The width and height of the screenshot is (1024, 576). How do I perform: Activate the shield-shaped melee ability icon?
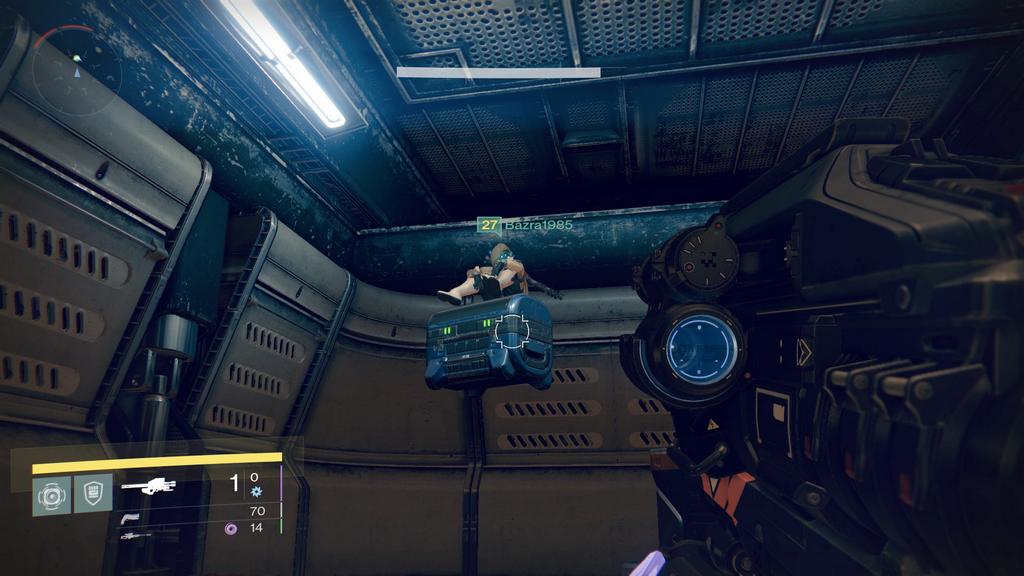(x=93, y=494)
